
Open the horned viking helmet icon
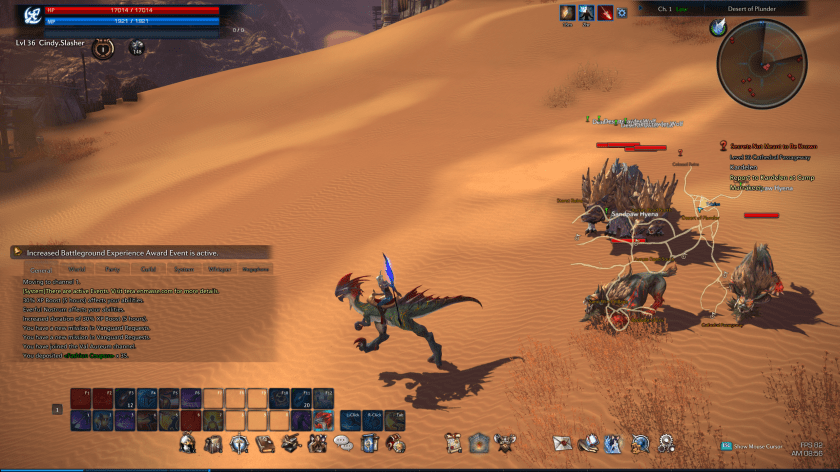tap(505, 443)
